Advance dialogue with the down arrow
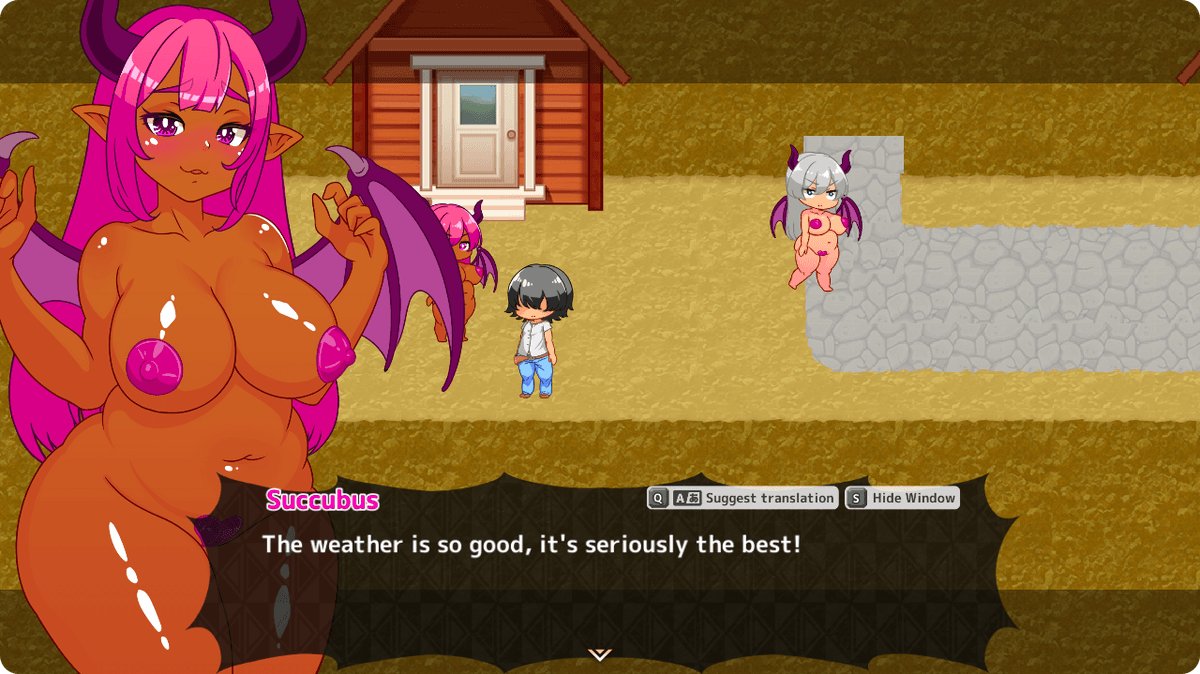This screenshot has width=1200, height=674. (599, 654)
